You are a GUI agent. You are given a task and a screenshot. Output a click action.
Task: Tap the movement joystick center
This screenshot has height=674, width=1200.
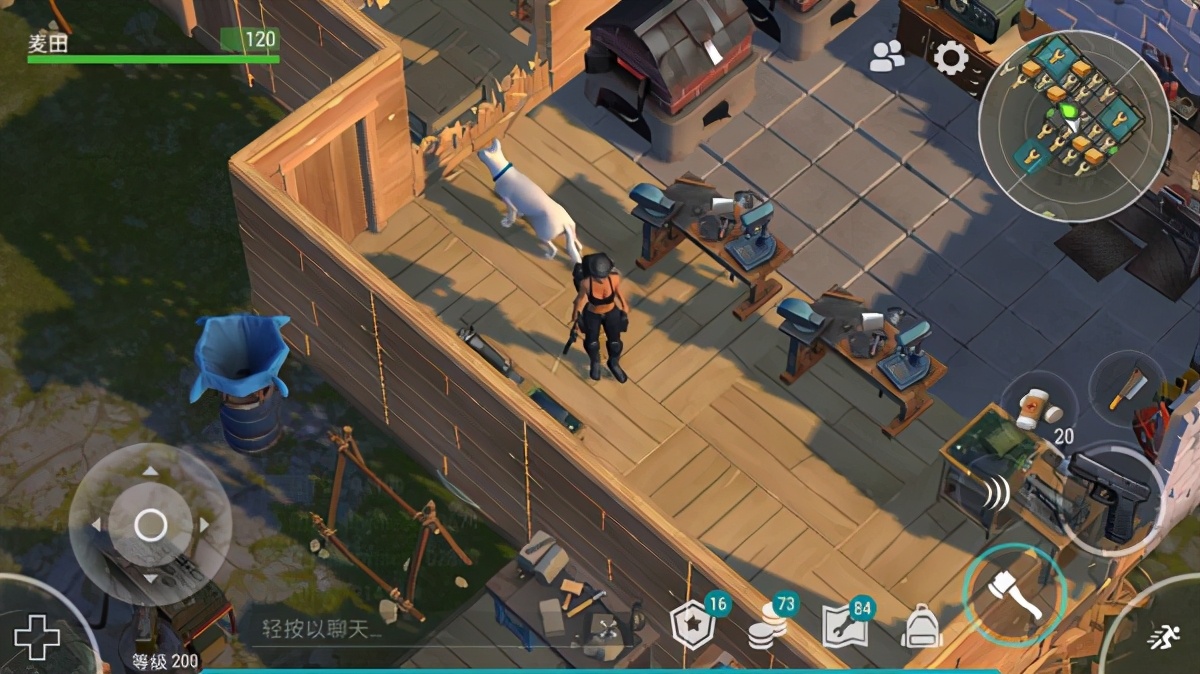pyautogui.click(x=150, y=524)
